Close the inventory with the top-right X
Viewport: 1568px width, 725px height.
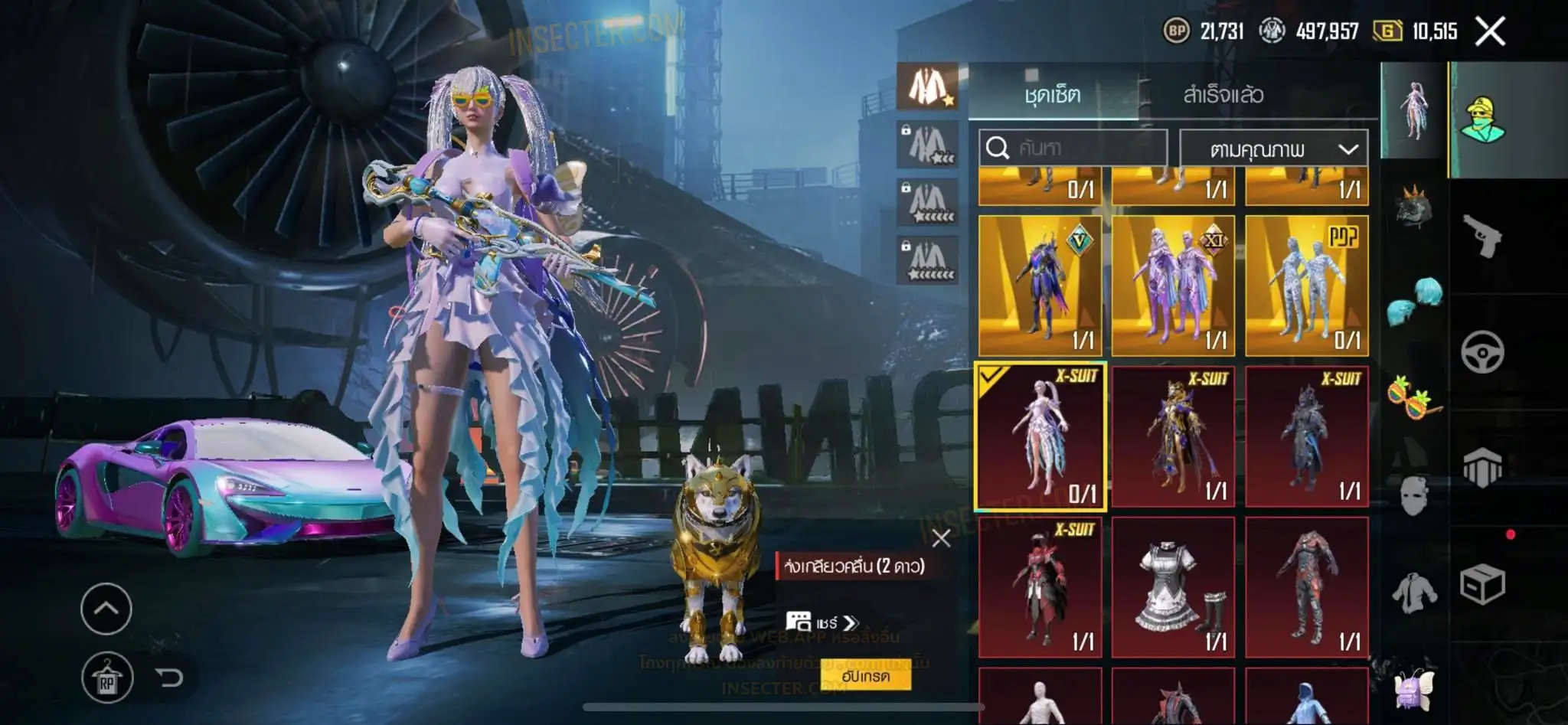(1490, 32)
